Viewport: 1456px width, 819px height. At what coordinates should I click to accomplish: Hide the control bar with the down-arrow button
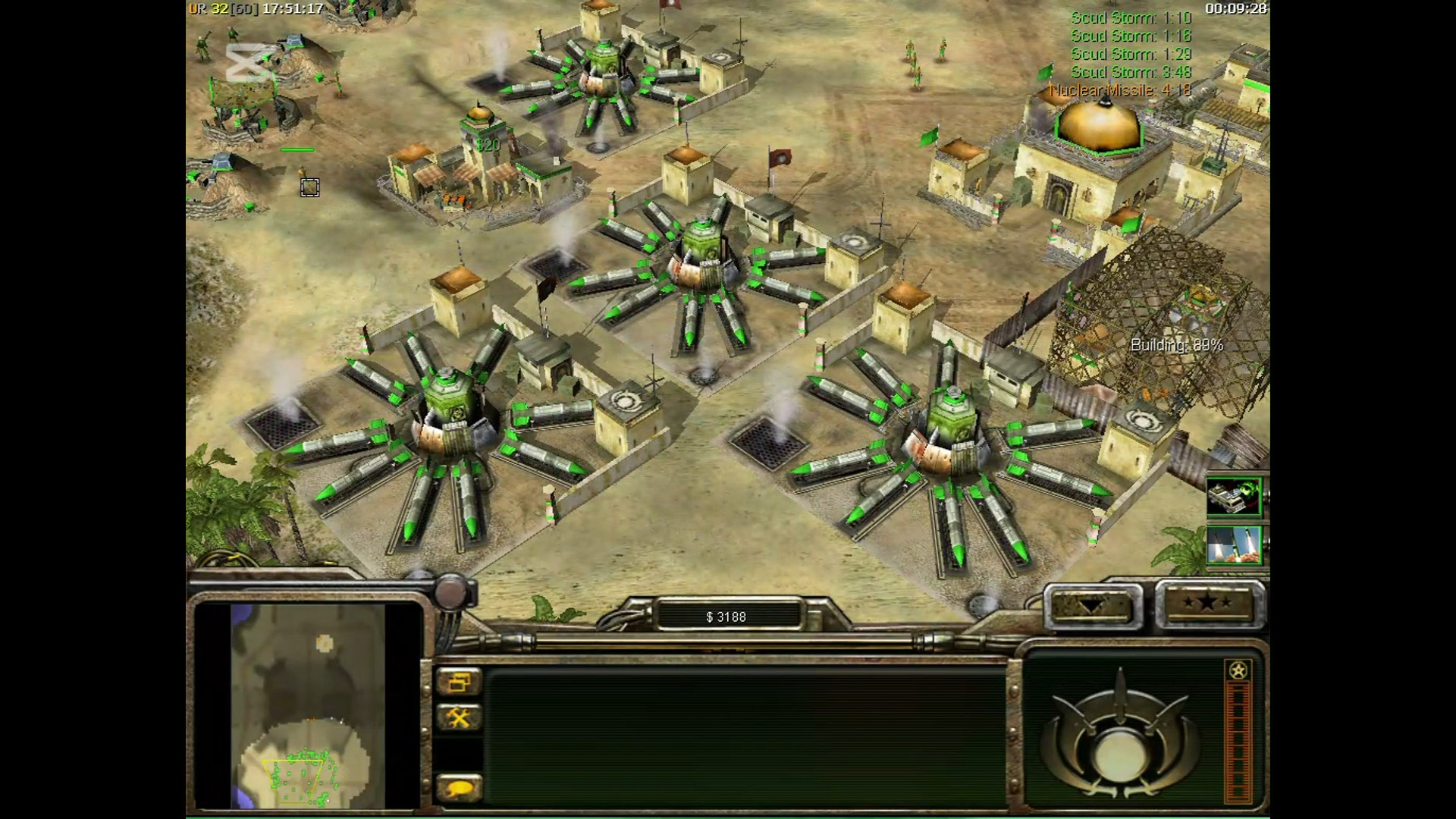tap(1094, 606)
